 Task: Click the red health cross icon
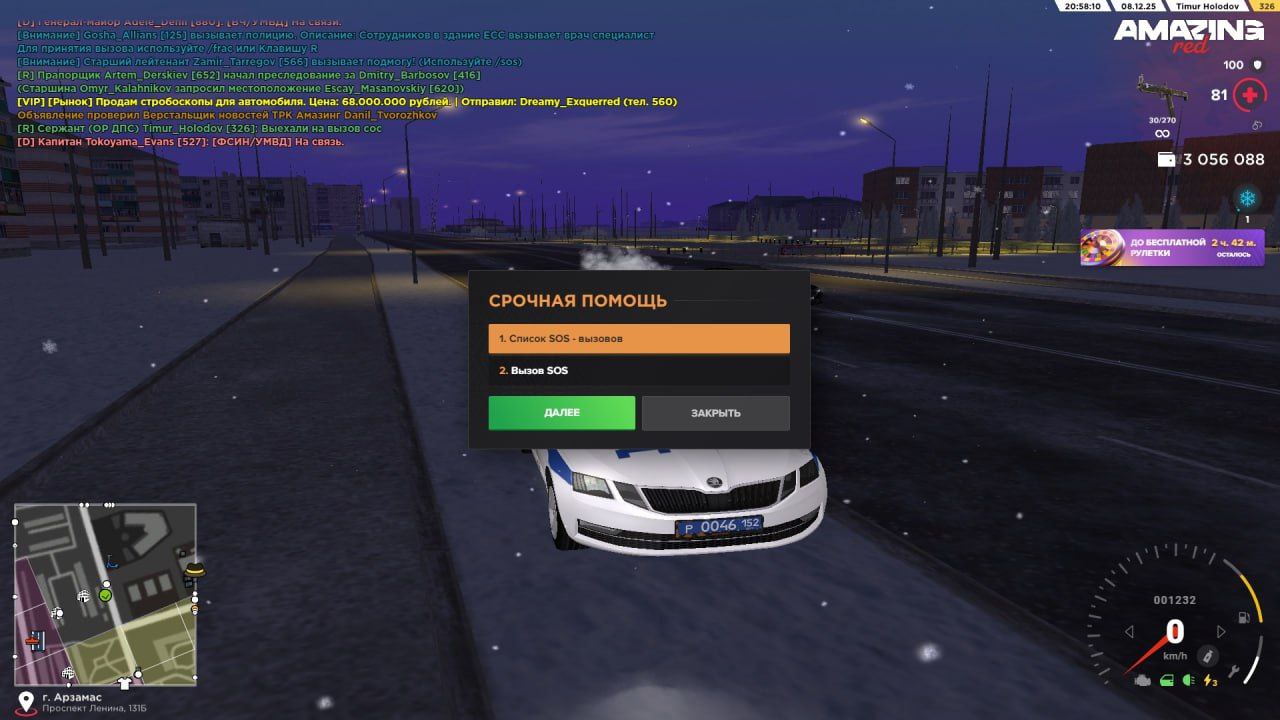[1249, 96]
